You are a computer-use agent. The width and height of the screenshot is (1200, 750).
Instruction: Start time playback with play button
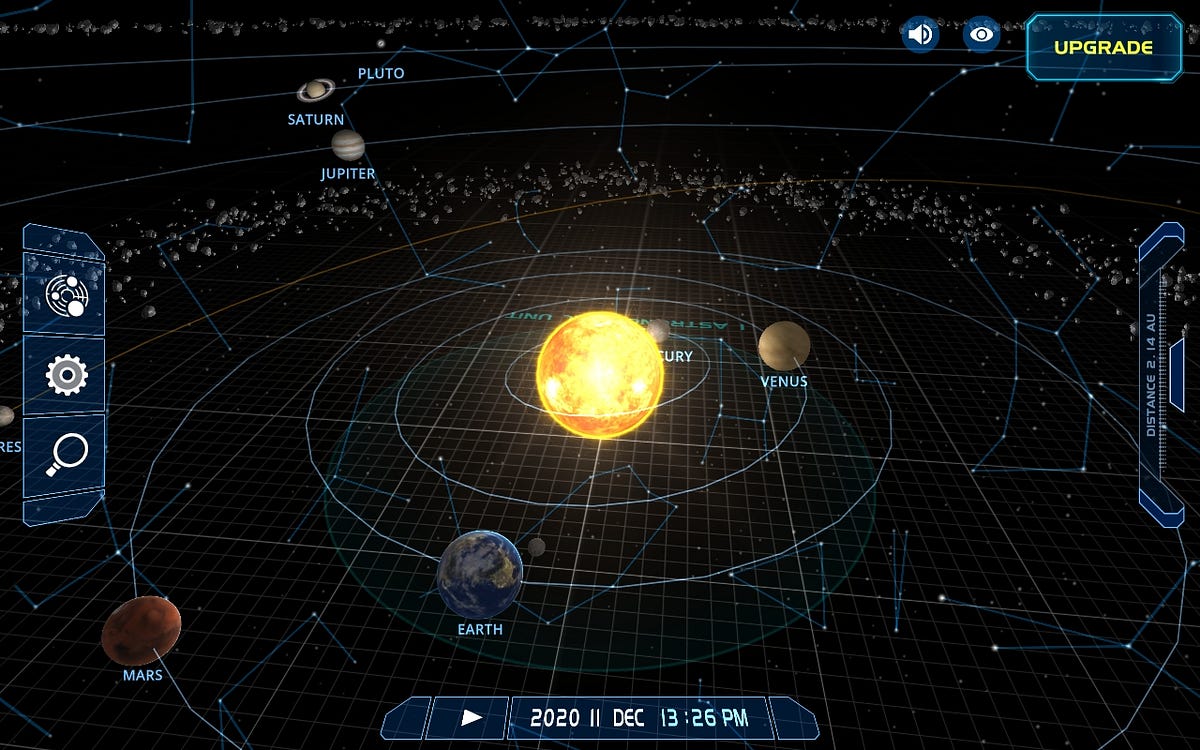tap(471, 717)
